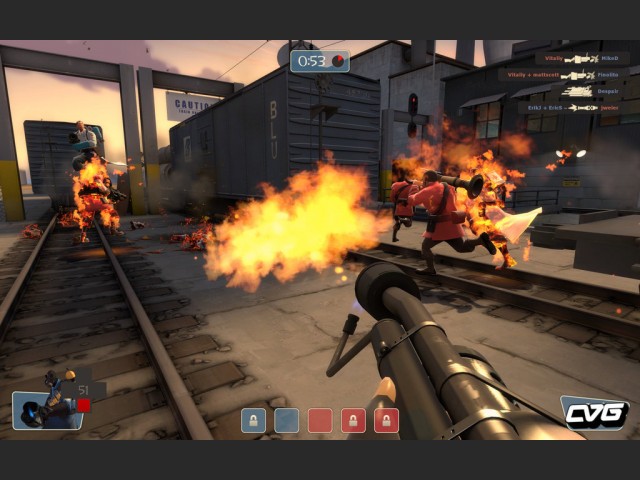Viewport: 640px width, 480px height.
Task: Select the locked blue control point icon
Action: click(253, 420)
